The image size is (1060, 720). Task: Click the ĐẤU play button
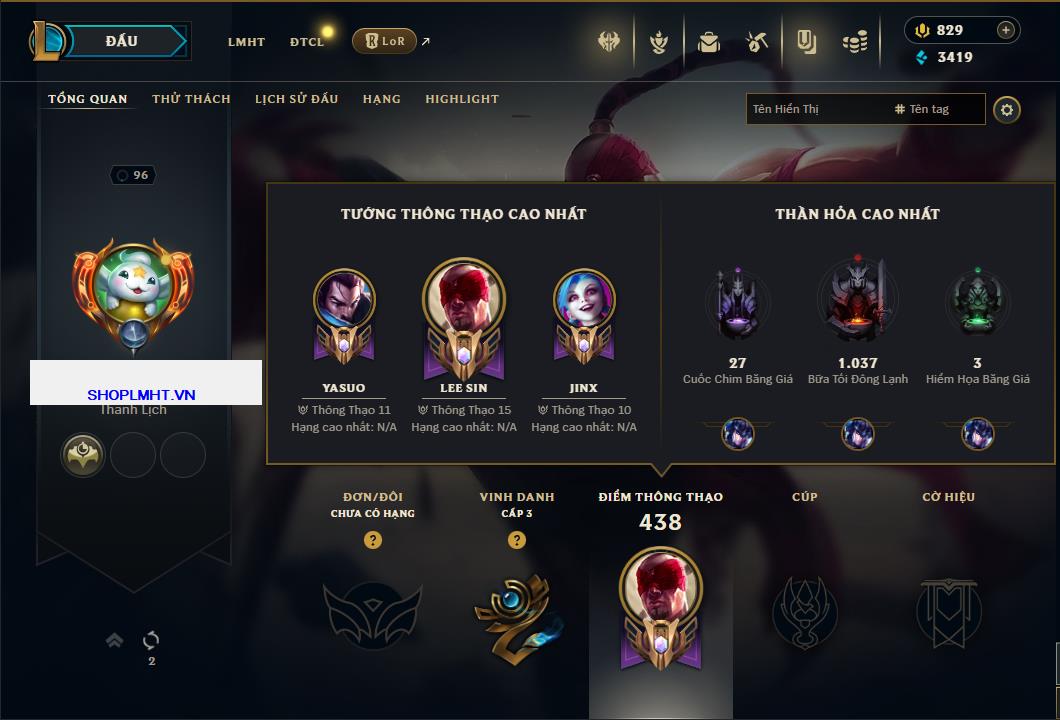122,41
